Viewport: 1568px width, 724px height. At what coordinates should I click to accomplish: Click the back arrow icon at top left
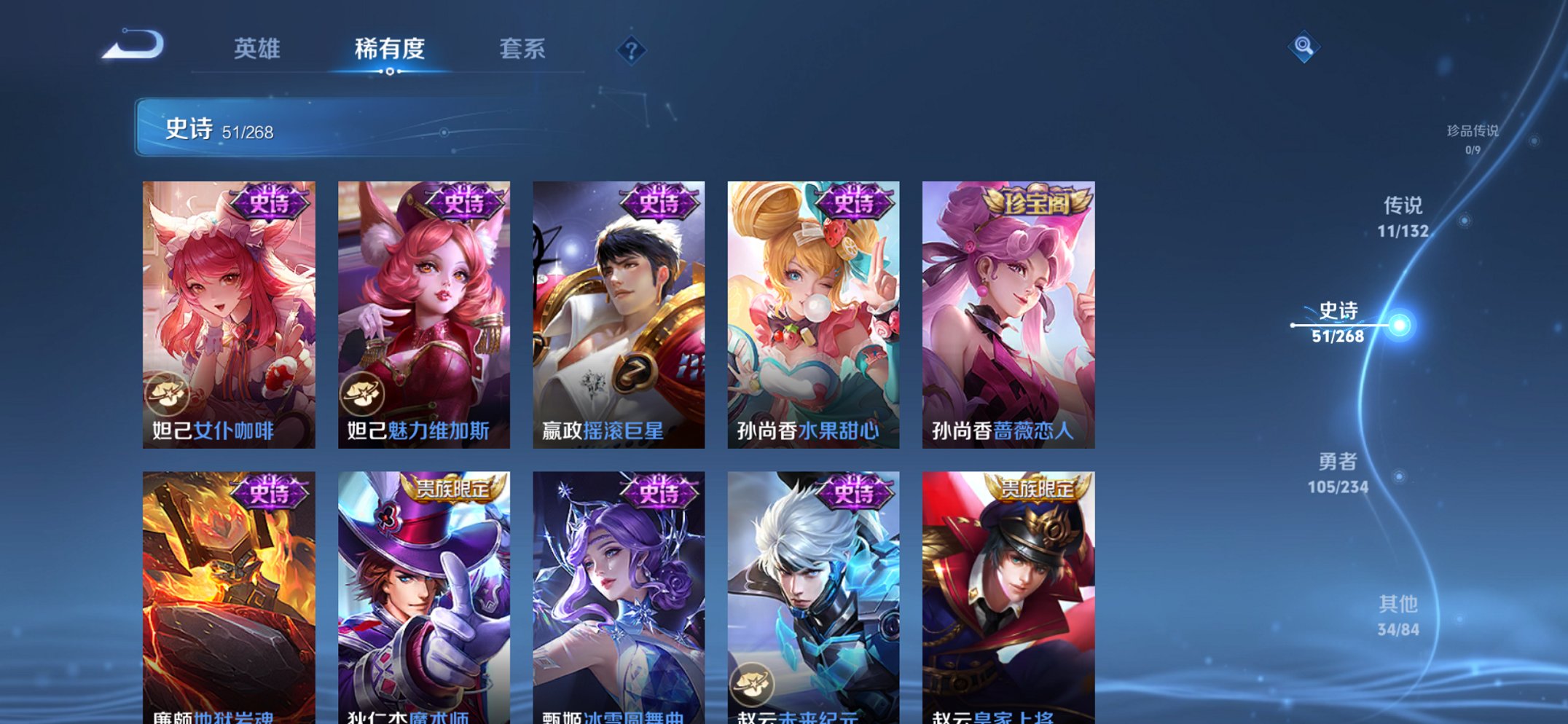click(x=131, y=45)
